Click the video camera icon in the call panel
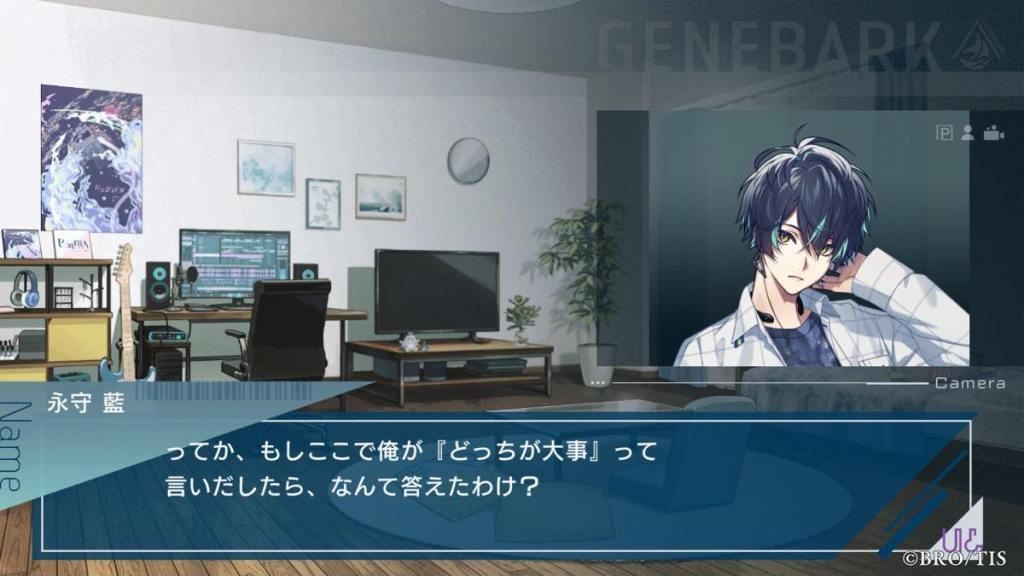The width and height of the screenshot is (1024, 576). coord(993,134)
